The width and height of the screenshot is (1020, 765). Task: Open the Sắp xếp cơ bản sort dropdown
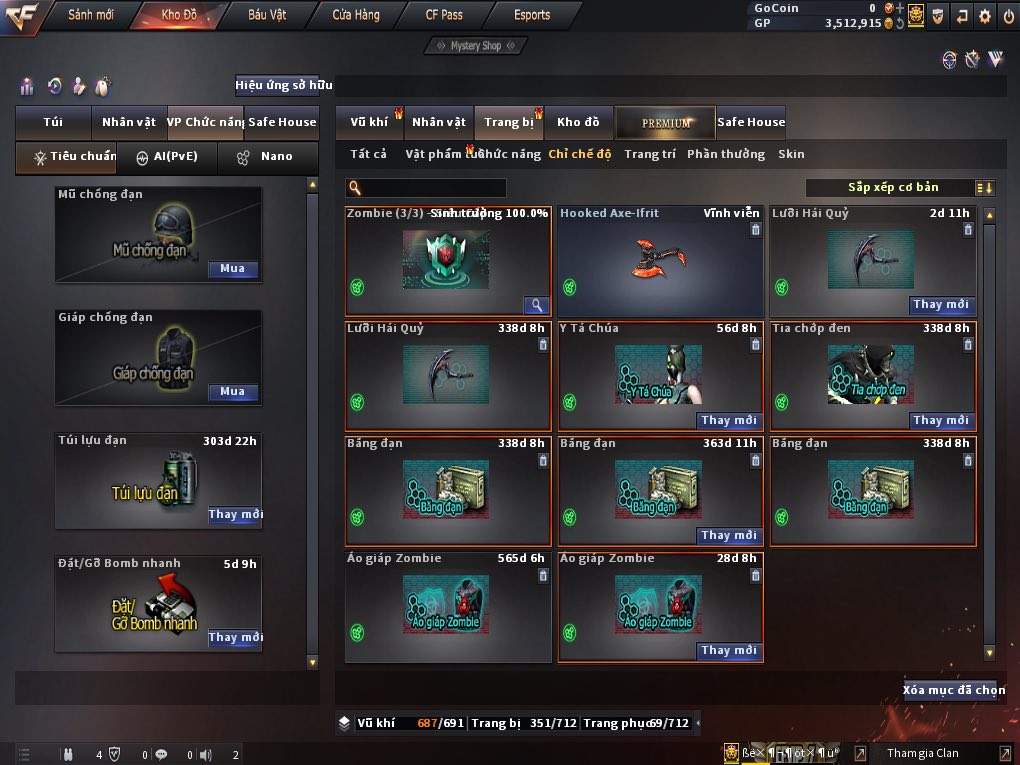[900, 188]
